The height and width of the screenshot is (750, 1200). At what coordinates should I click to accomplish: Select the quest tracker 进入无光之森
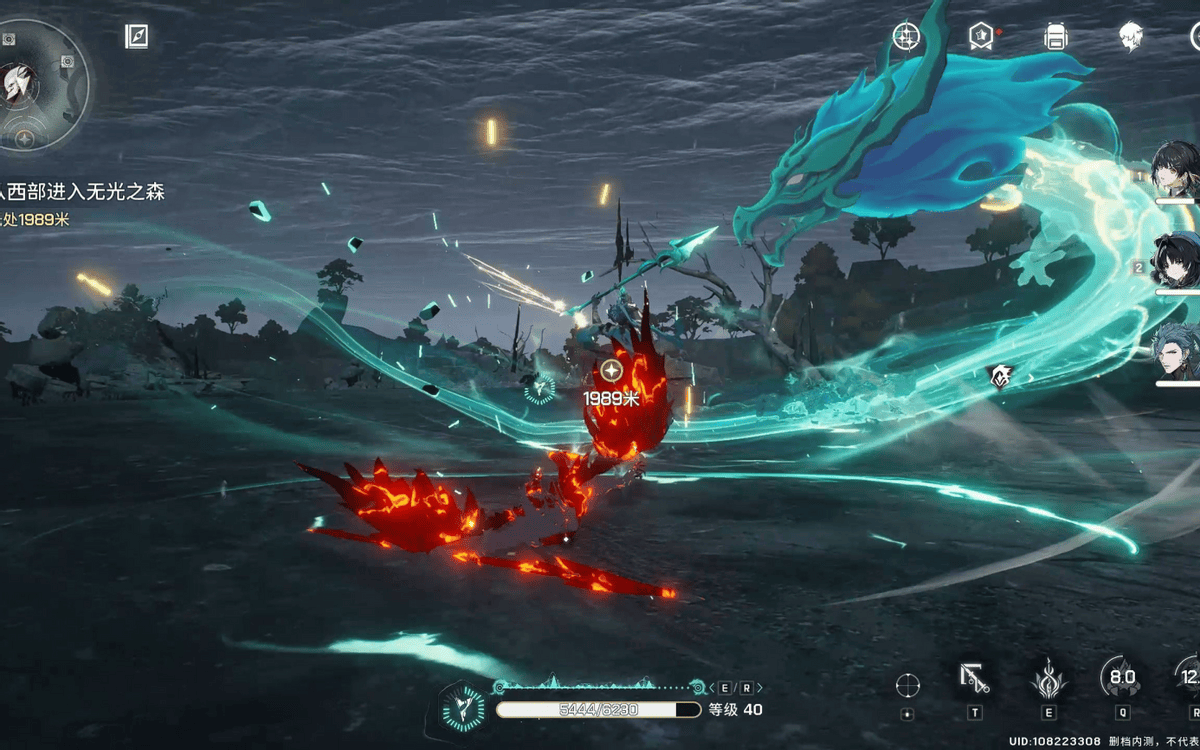[85, 191]
